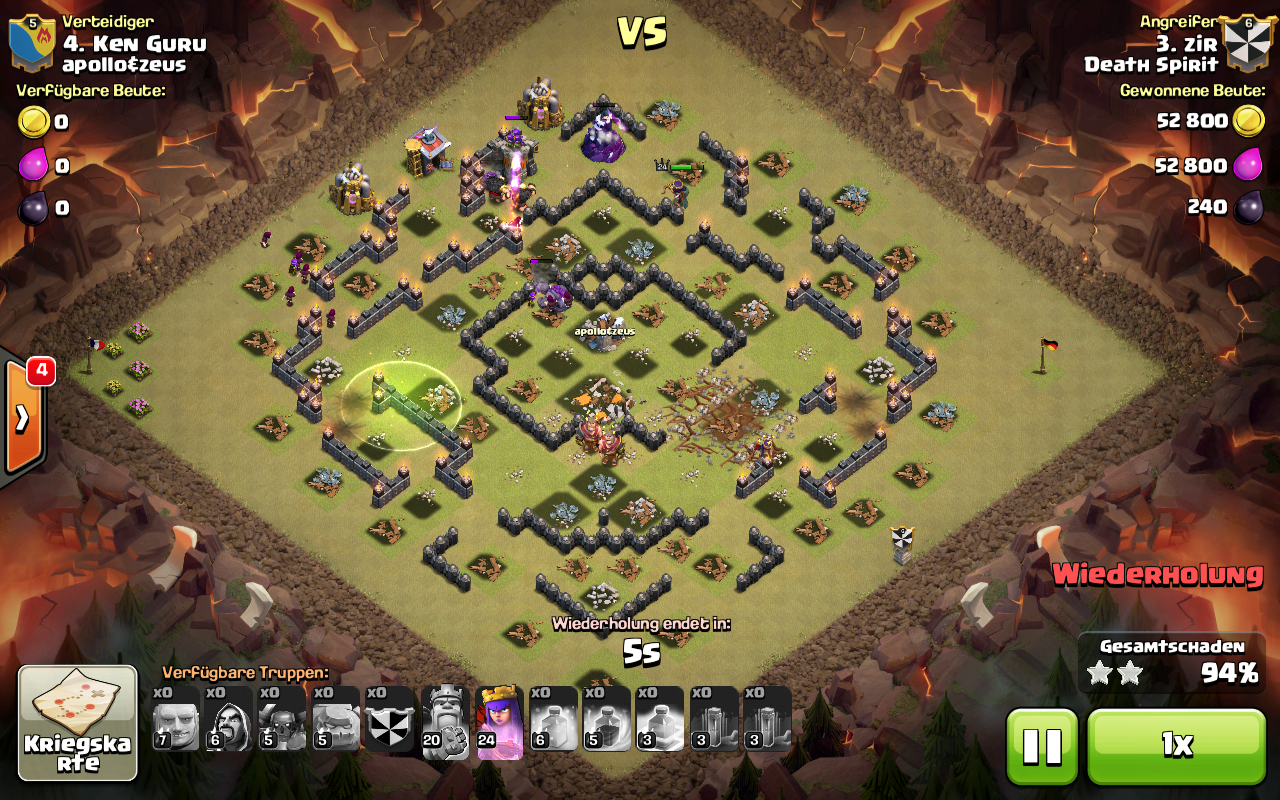Select the Giant troop slot

tap(176, 719)
